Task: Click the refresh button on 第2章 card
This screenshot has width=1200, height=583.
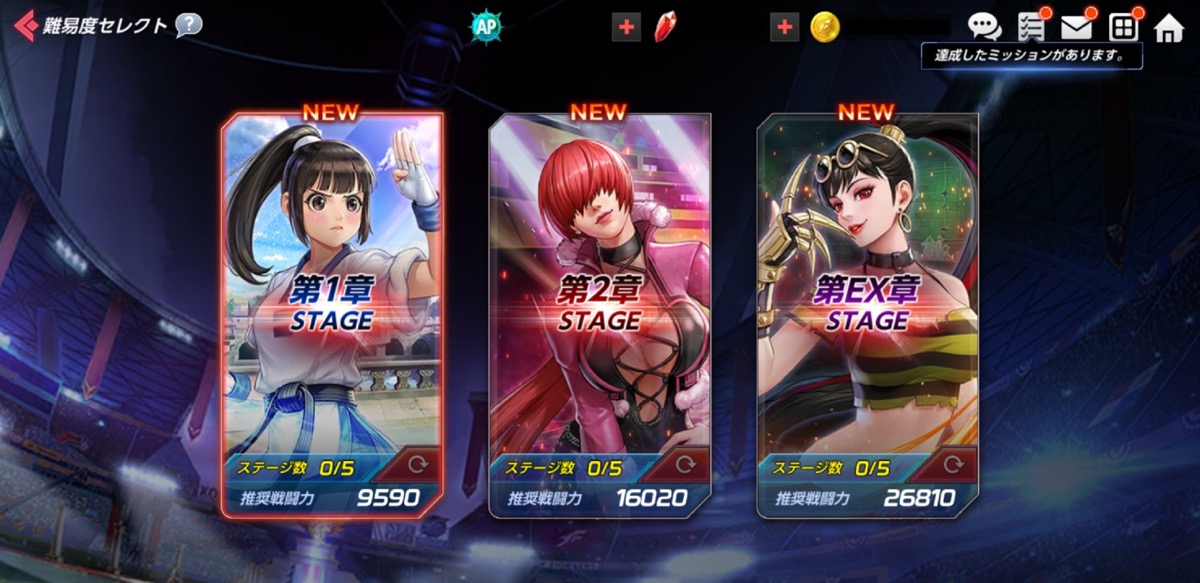Action: point(685,465)
